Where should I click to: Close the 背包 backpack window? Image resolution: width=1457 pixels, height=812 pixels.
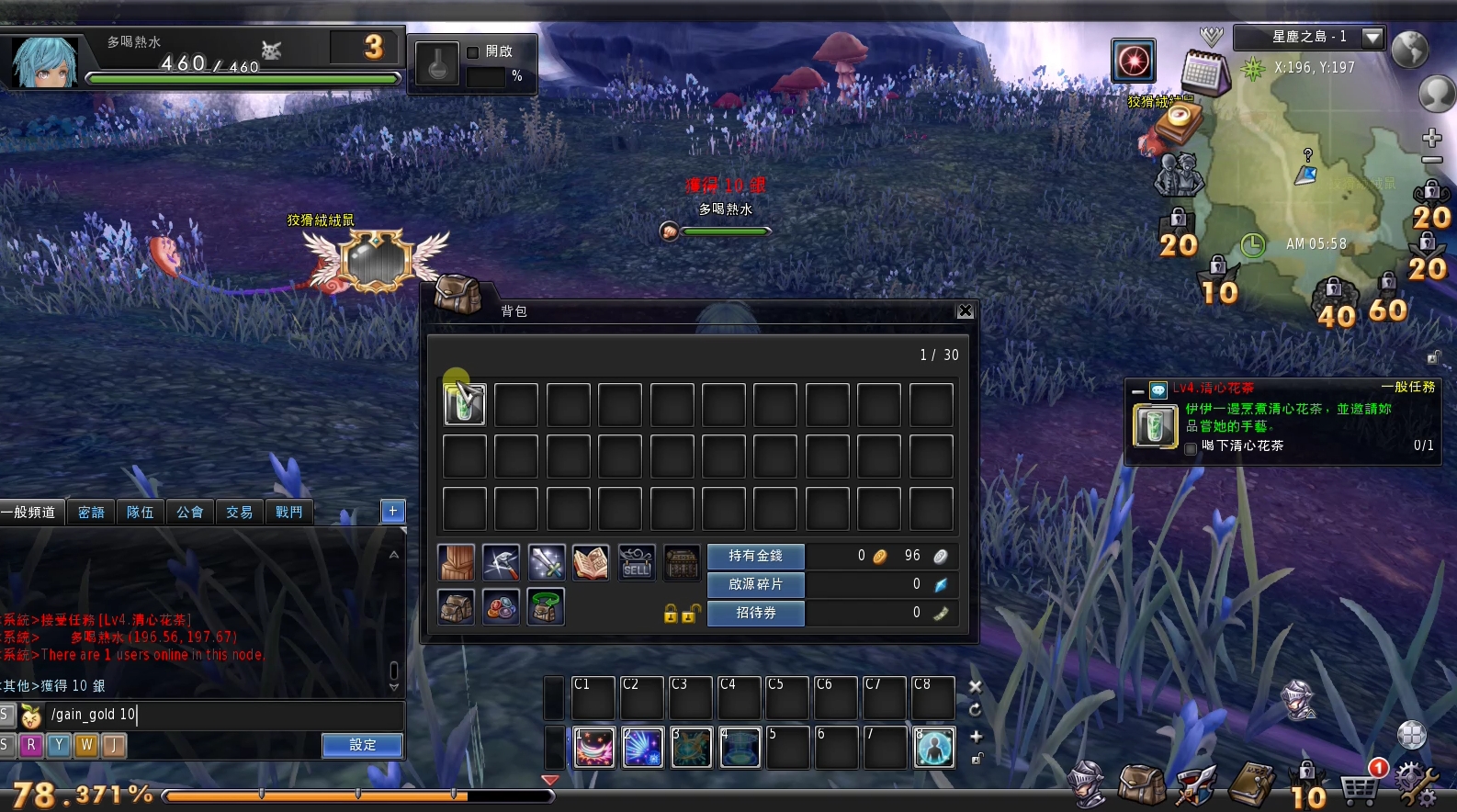point(965,311)
